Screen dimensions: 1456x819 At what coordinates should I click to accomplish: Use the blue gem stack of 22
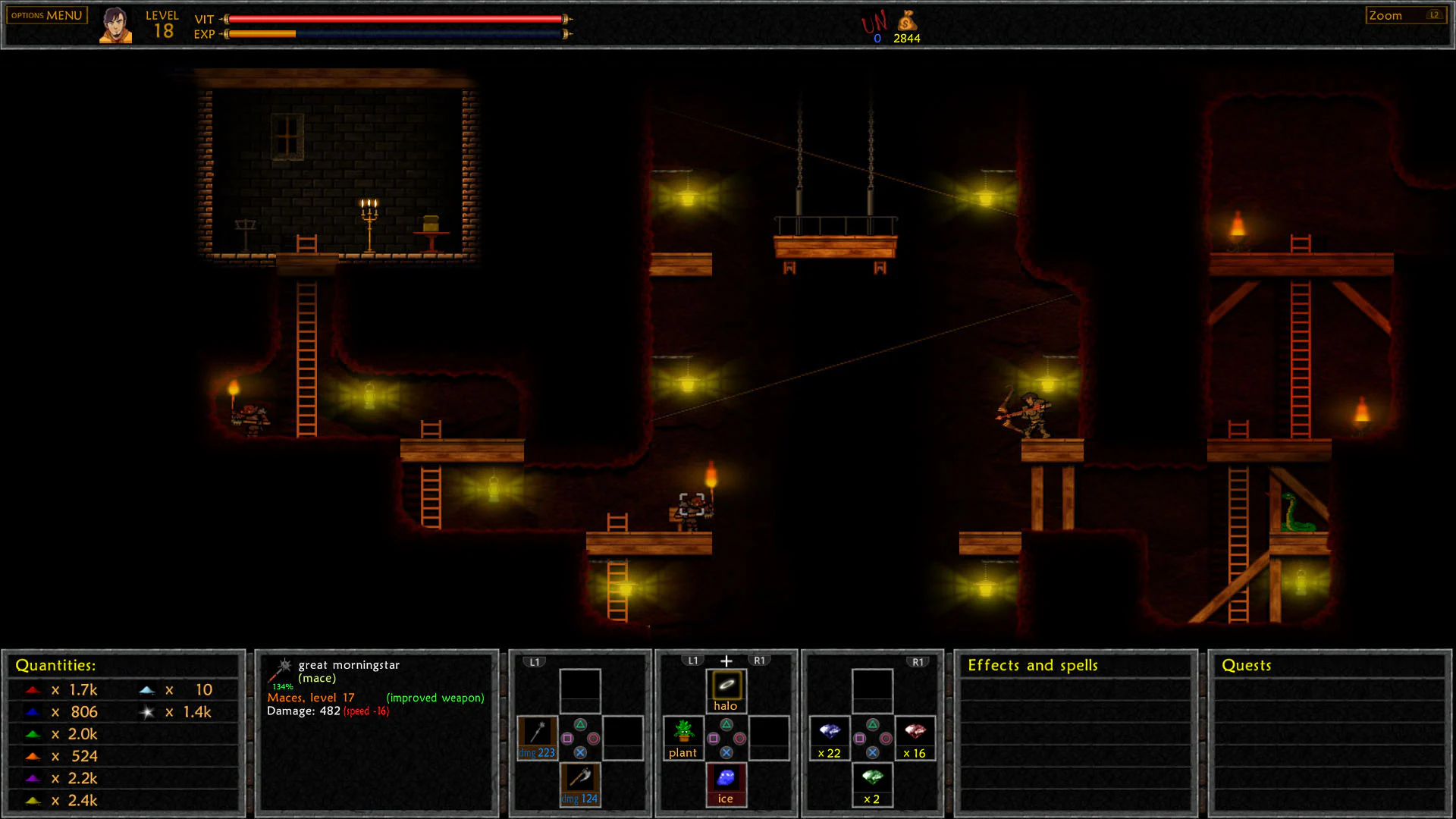(830, 737)
